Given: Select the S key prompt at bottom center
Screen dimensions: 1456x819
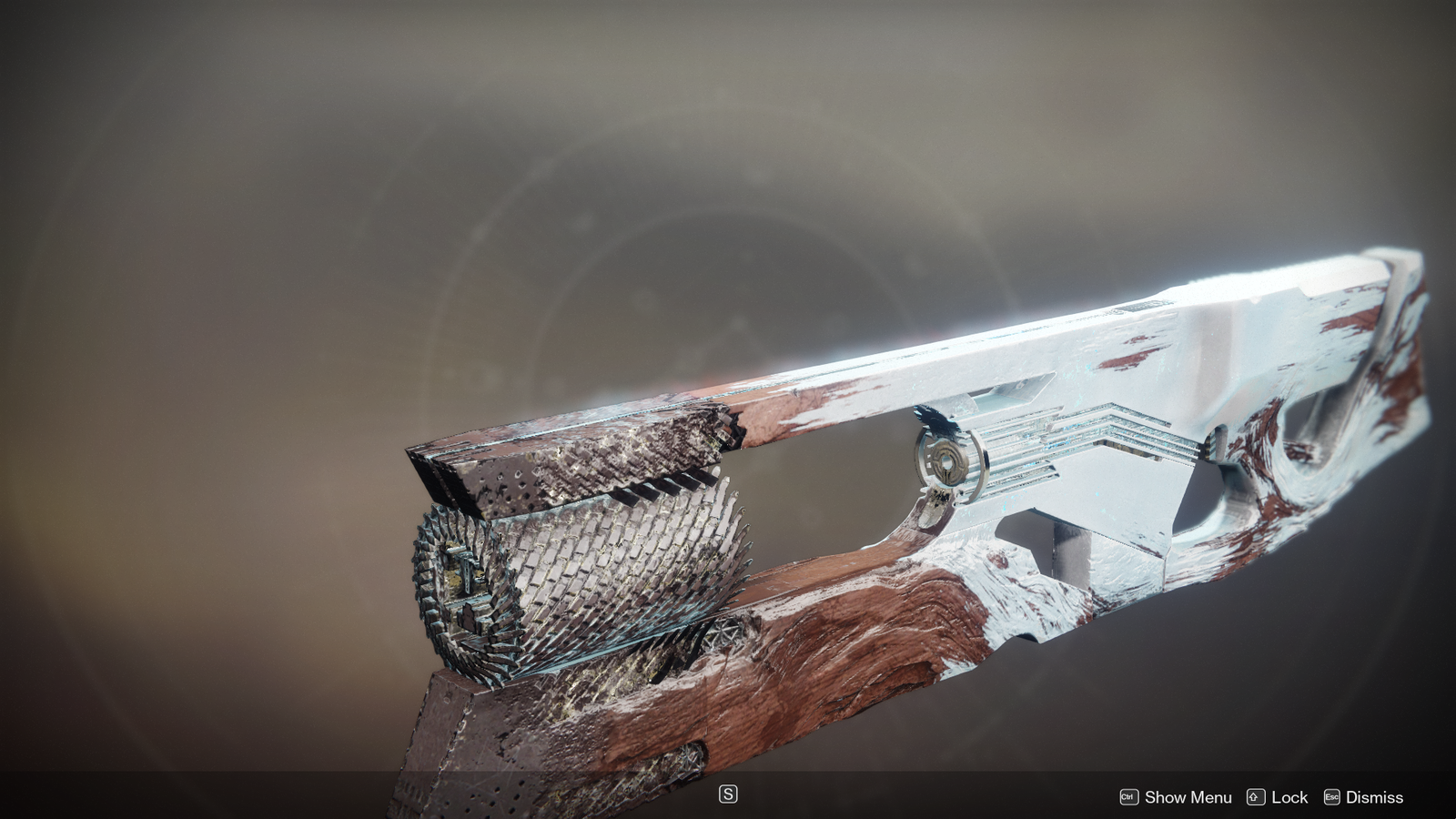Looking at the screenshot, I should (x=728, y=794).
